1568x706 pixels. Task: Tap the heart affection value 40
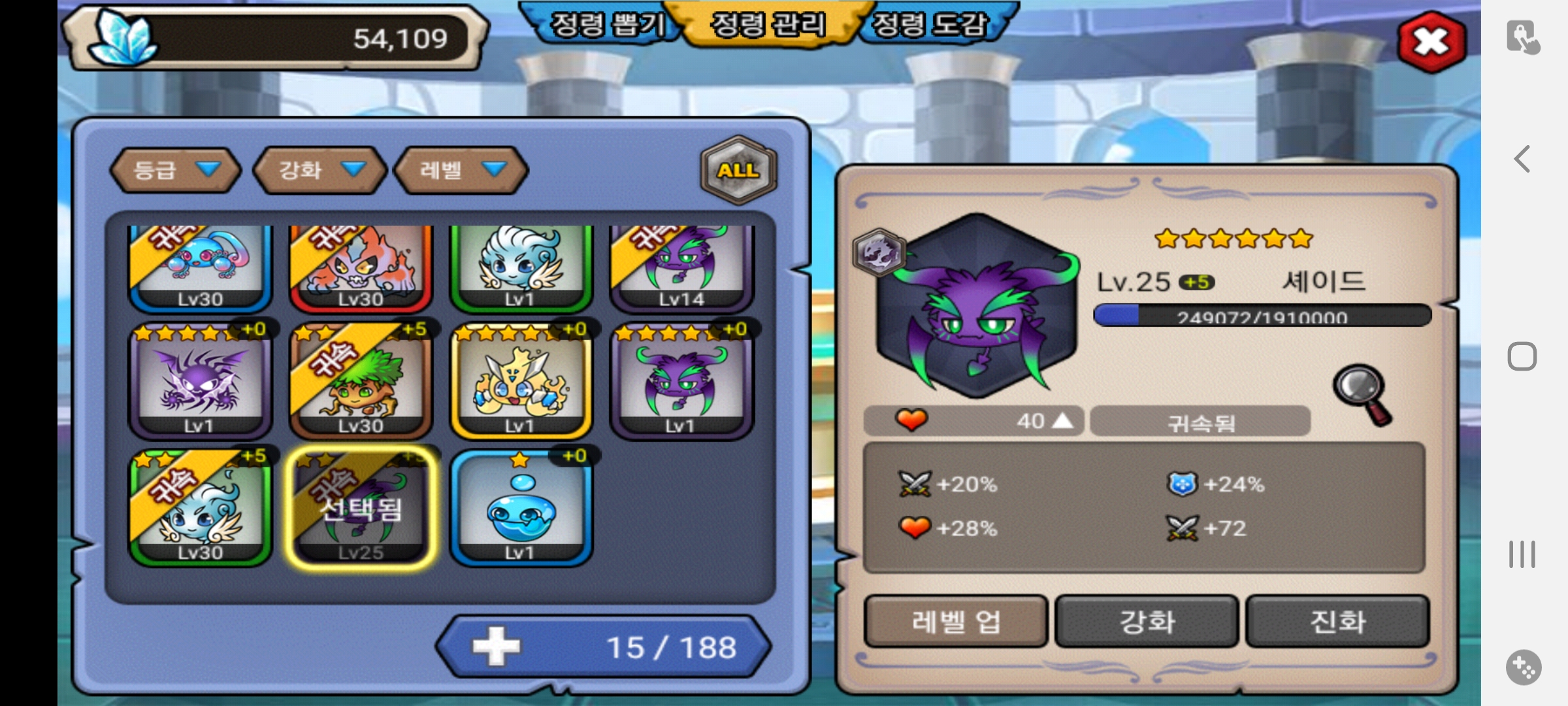click(973, 421)
